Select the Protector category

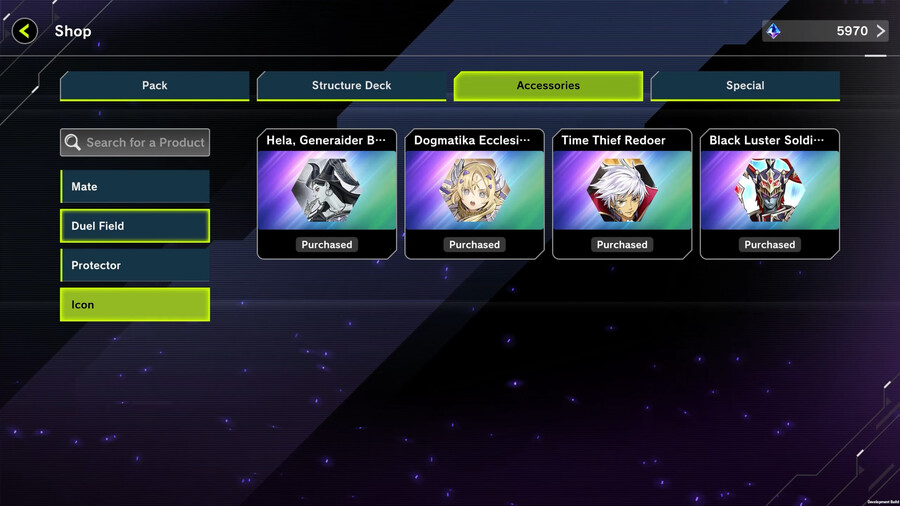(x=135, y=265)
